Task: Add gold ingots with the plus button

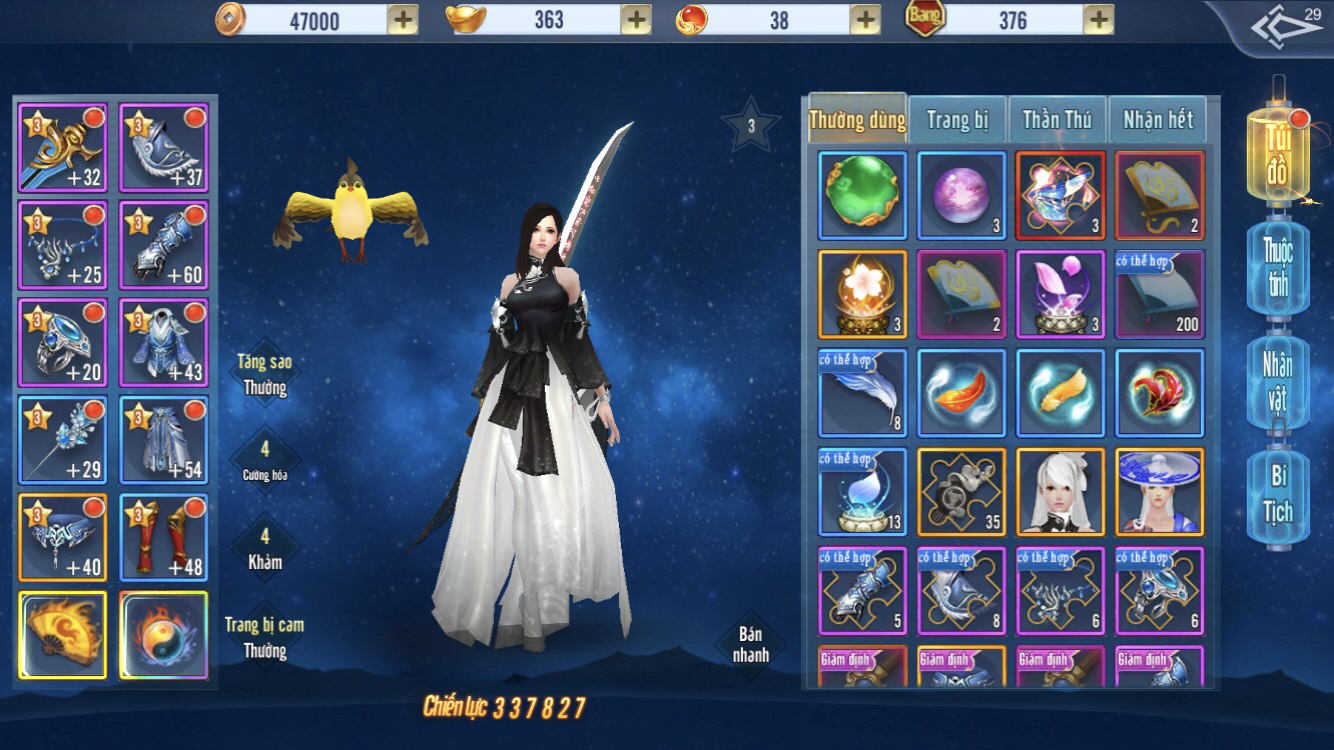Action: pos(636,20)
